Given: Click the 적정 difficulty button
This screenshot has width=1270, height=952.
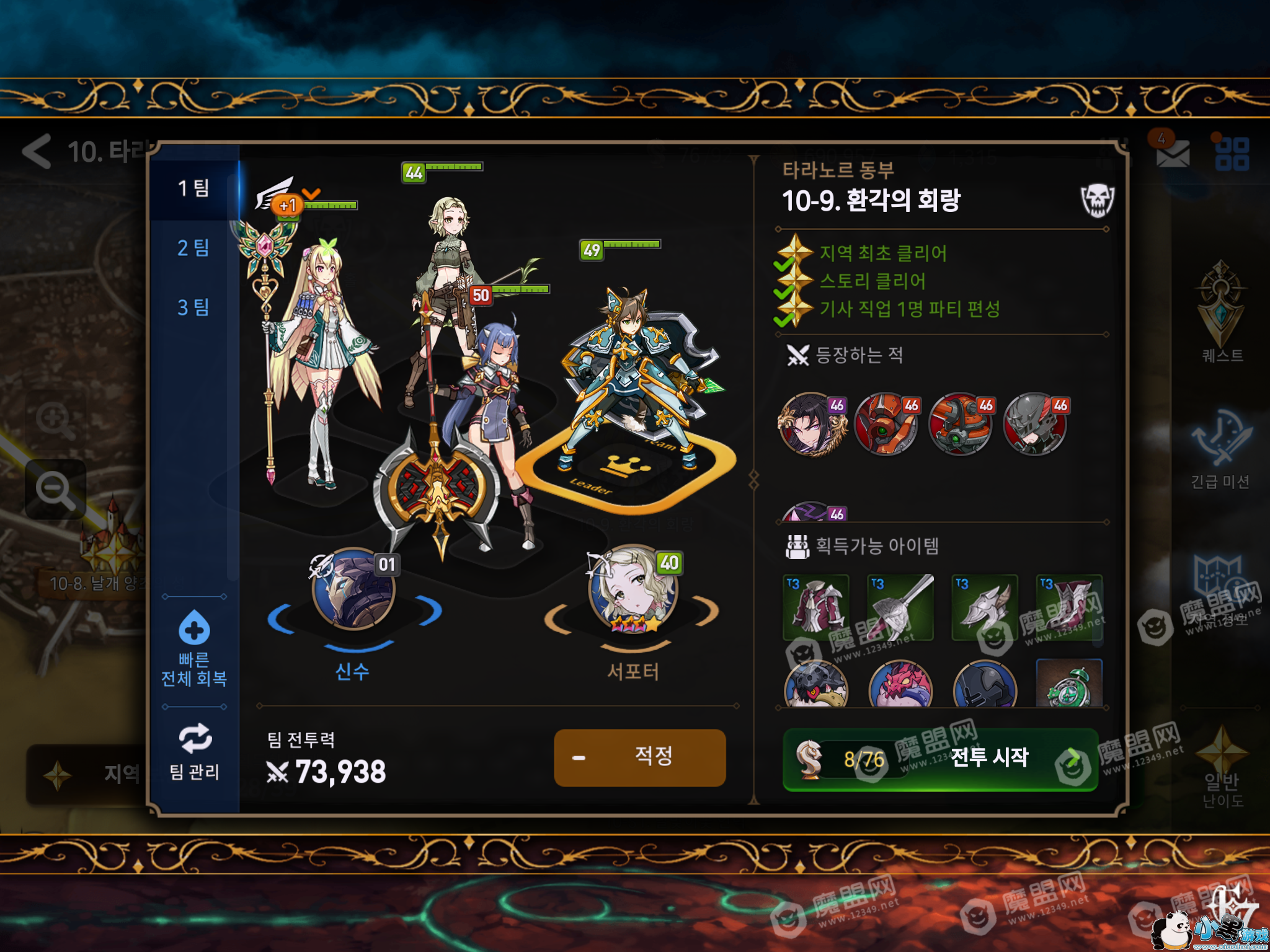Looking at the screenshot, I should pyautogui.click(x=639, y=757).
